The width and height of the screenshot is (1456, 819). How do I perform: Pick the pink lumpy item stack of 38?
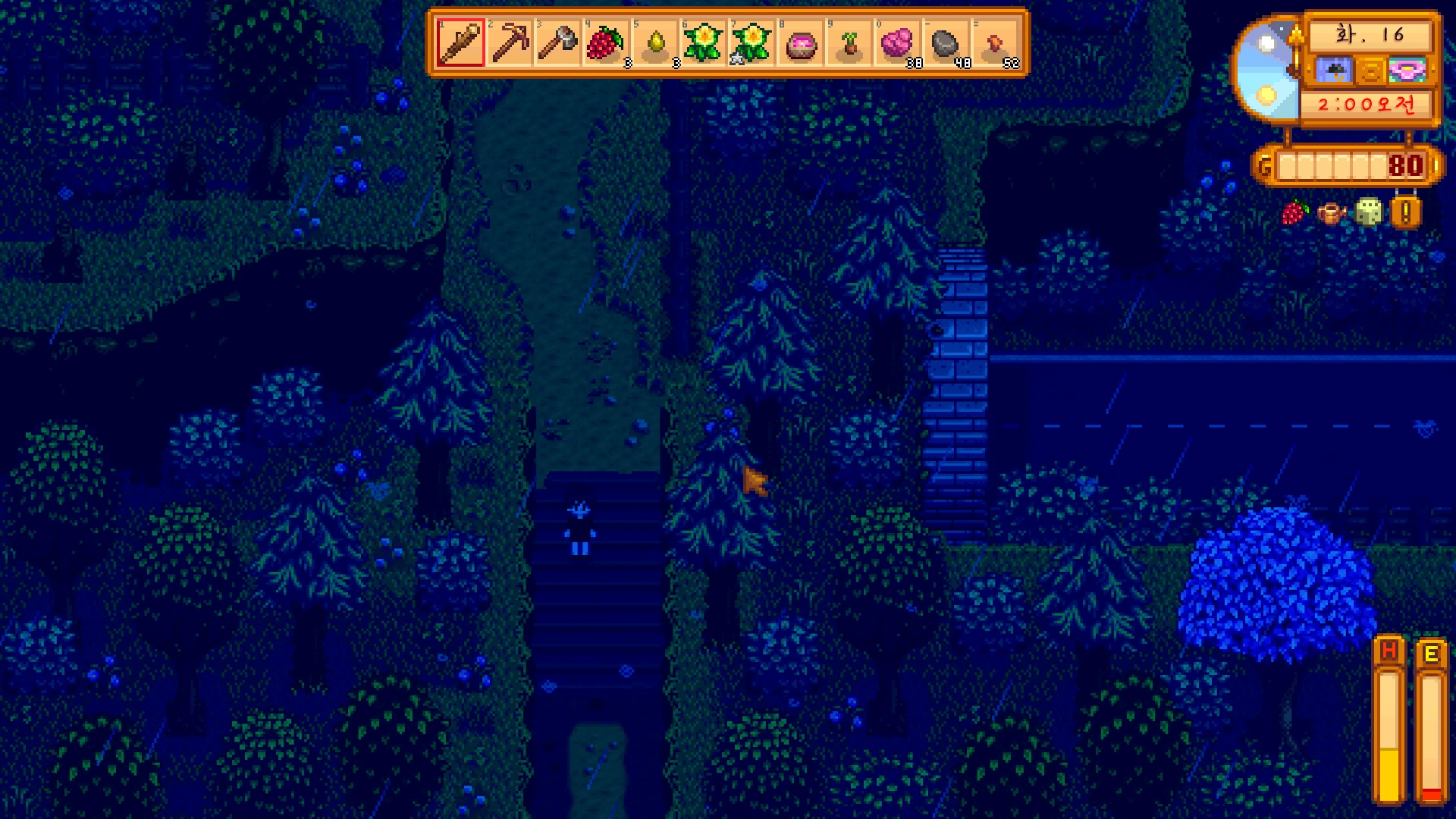[x=897, y=43]
